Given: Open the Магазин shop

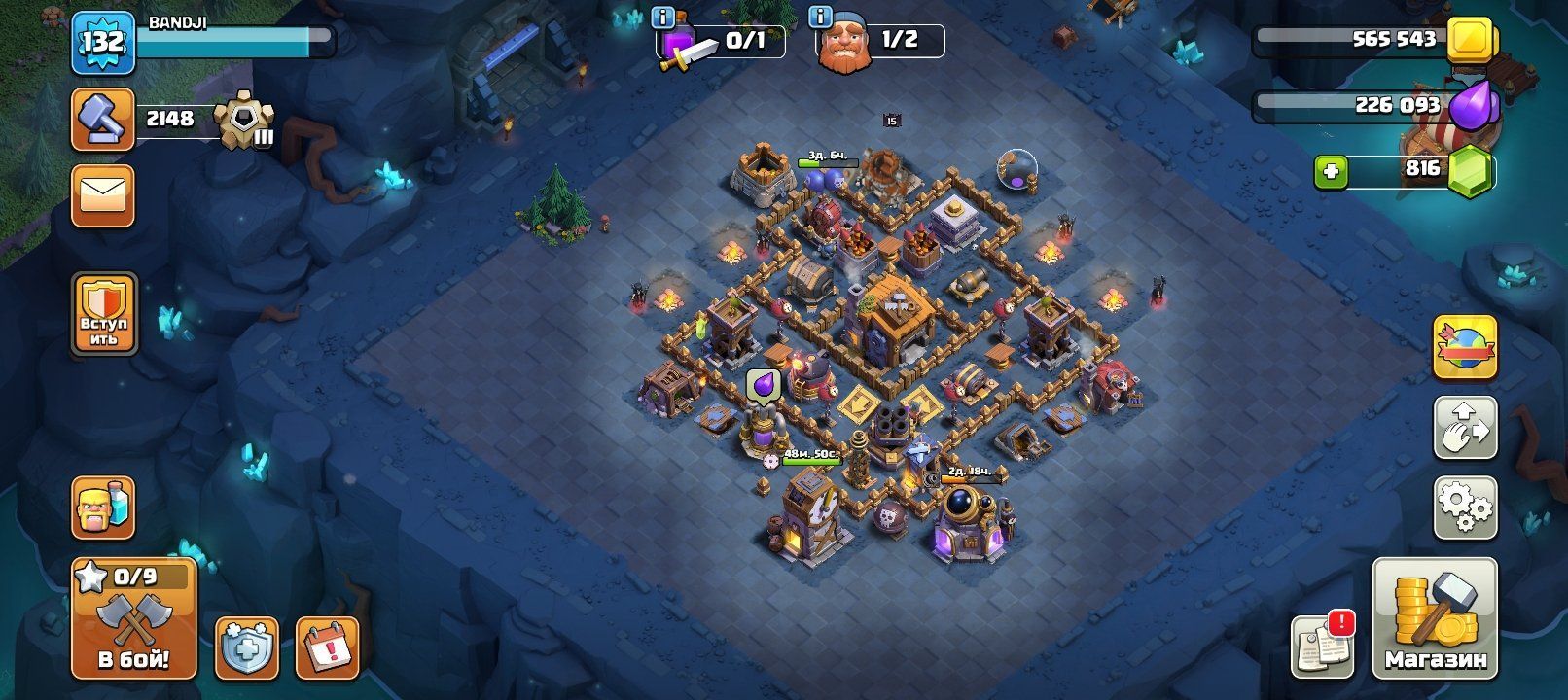Looking at the screenshot, I should click(1435, 618).
